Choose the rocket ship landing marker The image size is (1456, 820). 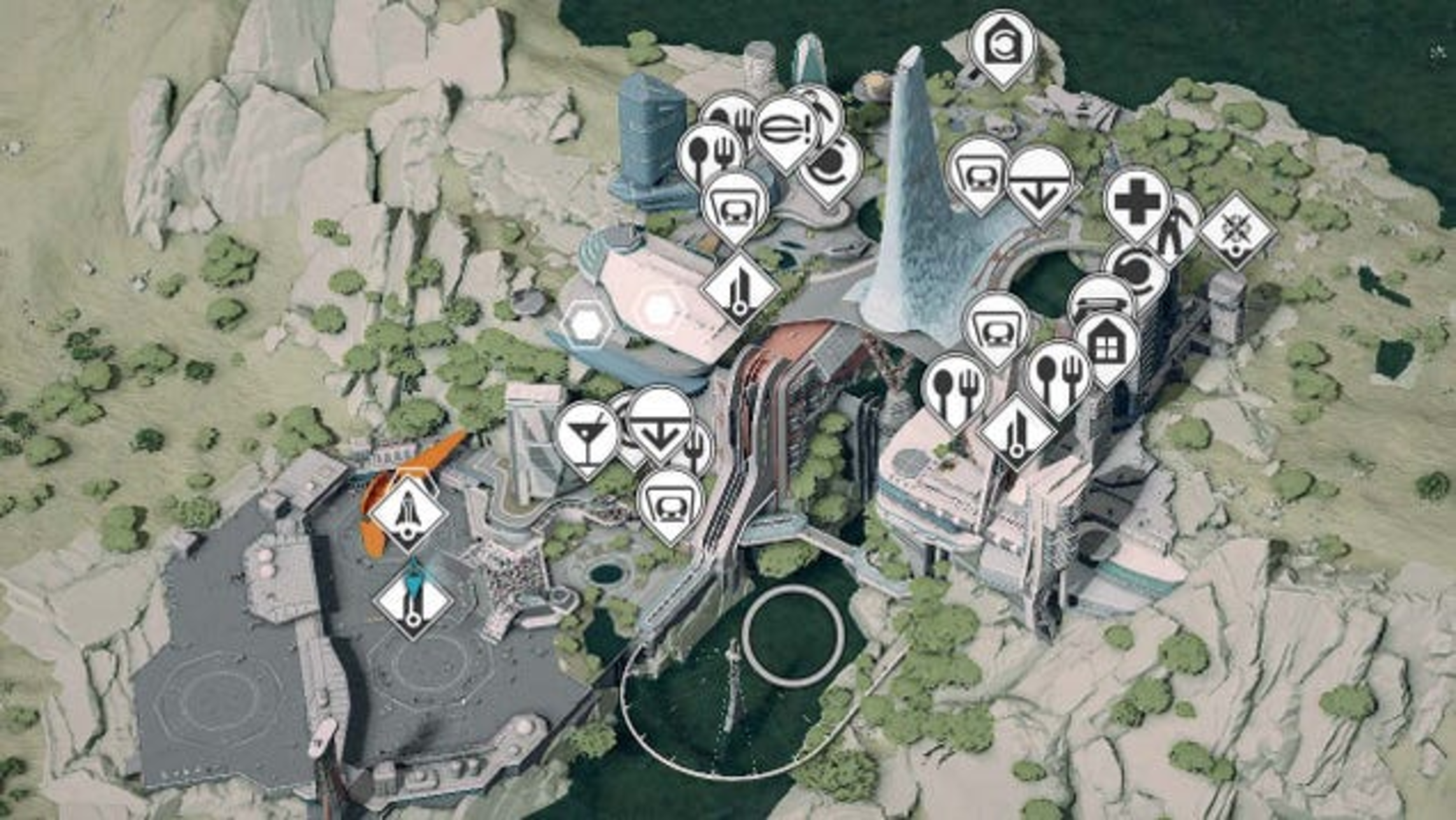(x=407, y=513)
